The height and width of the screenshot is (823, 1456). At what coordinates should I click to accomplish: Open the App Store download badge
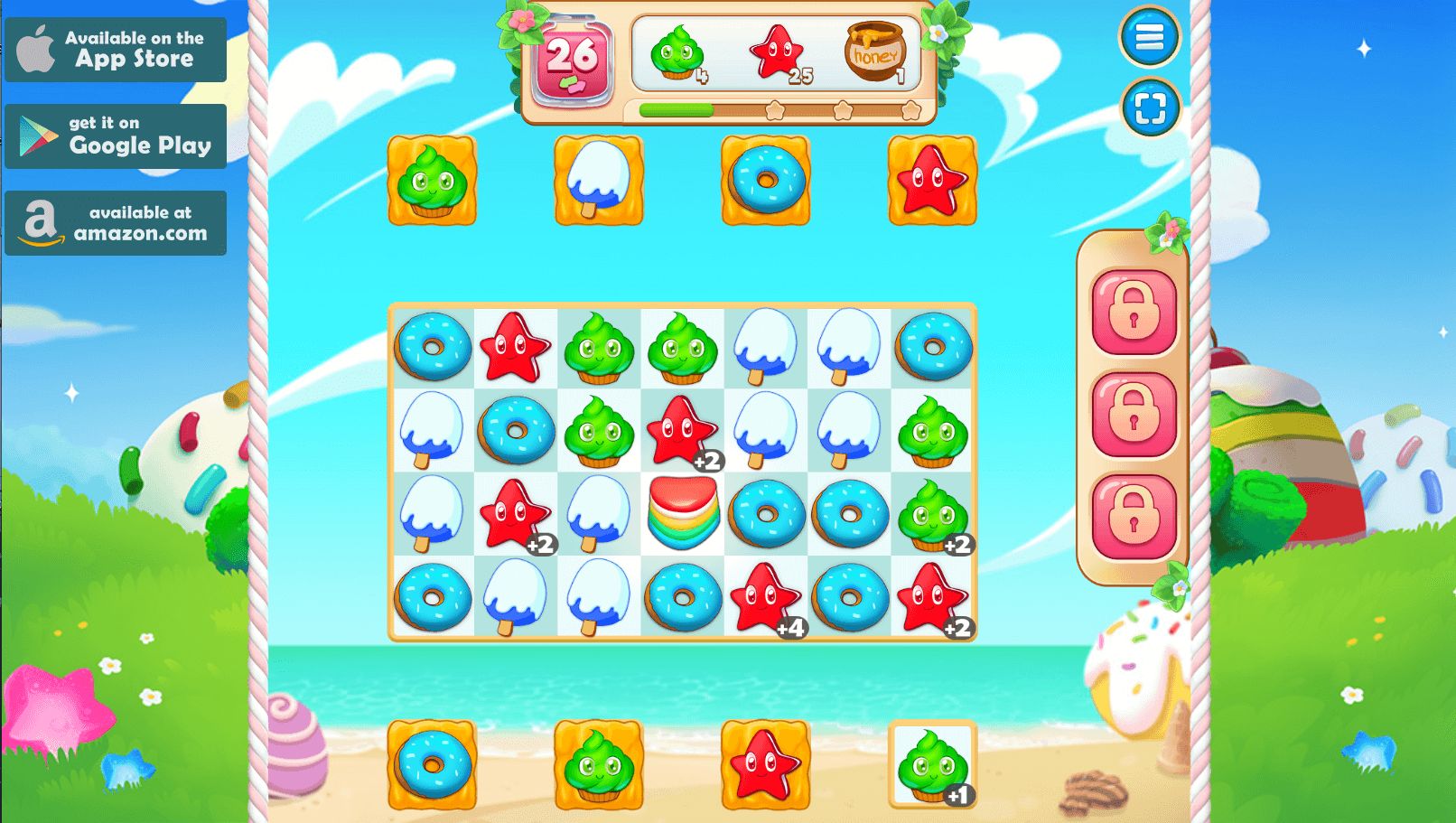click(116, 50)
